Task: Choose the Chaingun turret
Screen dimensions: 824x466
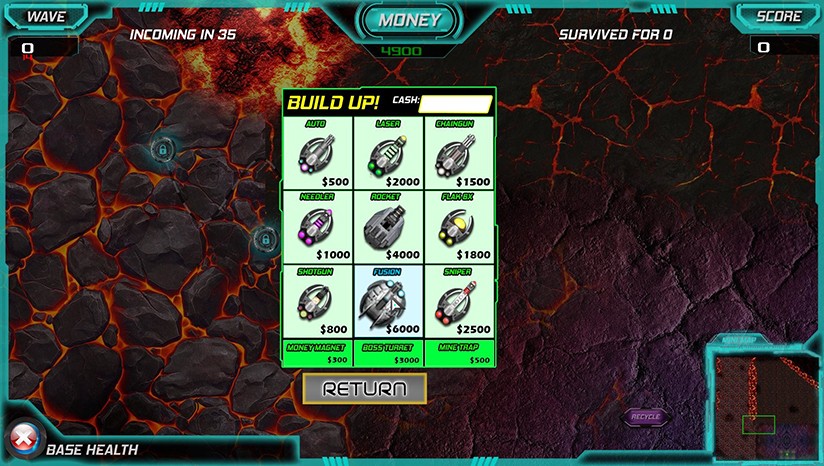Action: click(x=459, y=155)
